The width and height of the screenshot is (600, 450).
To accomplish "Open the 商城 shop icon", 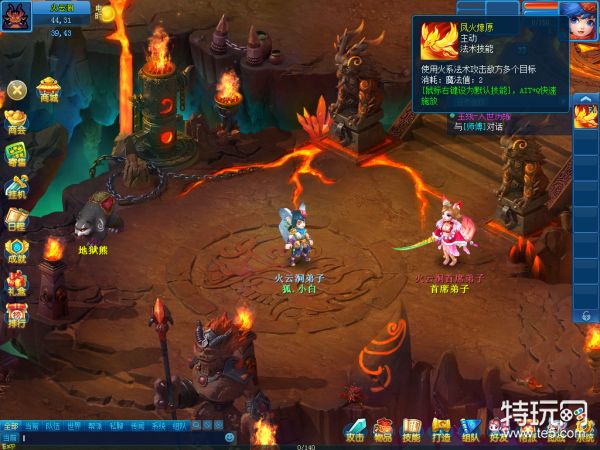I will click(x=48, y=90).
